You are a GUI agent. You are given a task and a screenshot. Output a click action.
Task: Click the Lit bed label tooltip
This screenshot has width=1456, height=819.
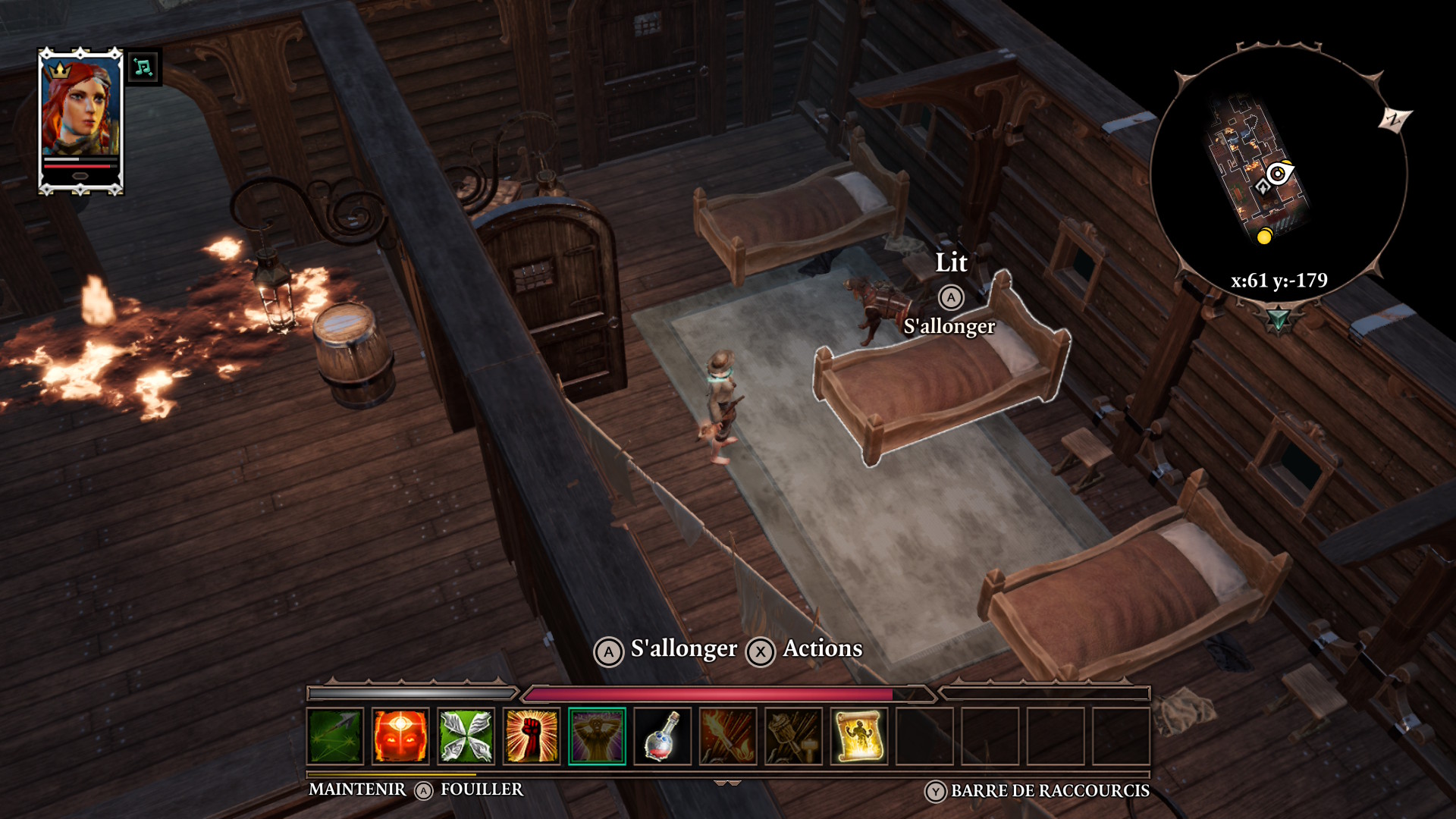point(951,263)
